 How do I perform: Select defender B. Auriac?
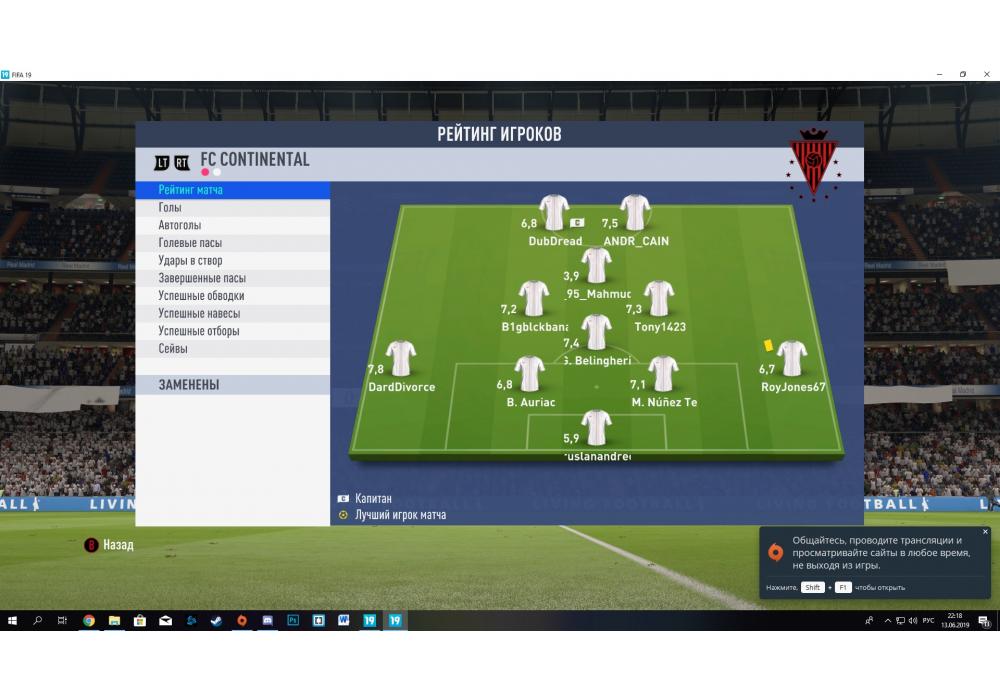click(x=530, y=374)
